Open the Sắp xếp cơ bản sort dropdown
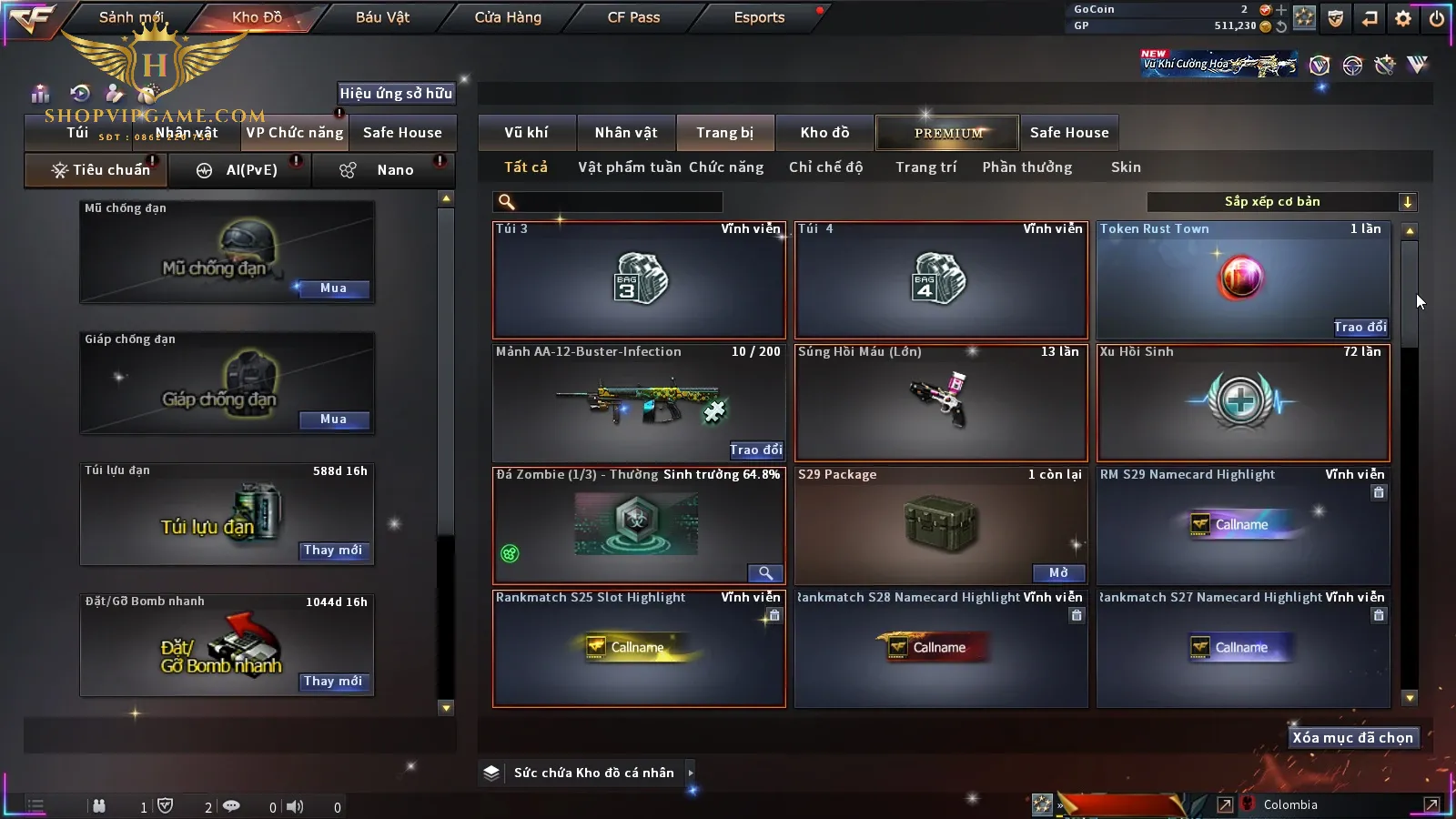This screenshot has width=1456, height=819. 1281,202
